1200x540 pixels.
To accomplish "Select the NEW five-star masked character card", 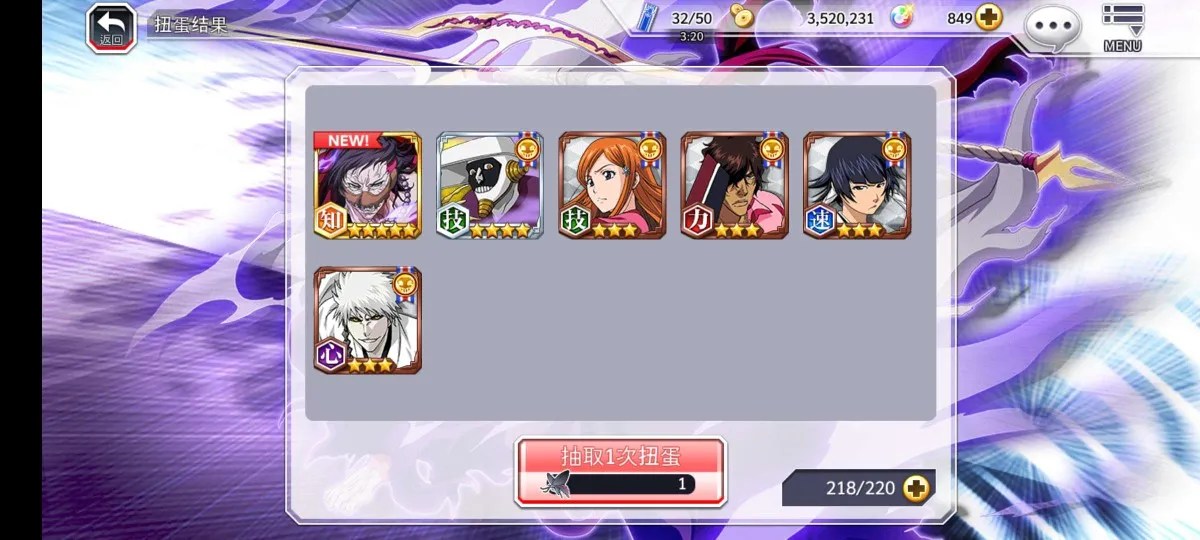I will pyautogui.click(x=368, y=185).
